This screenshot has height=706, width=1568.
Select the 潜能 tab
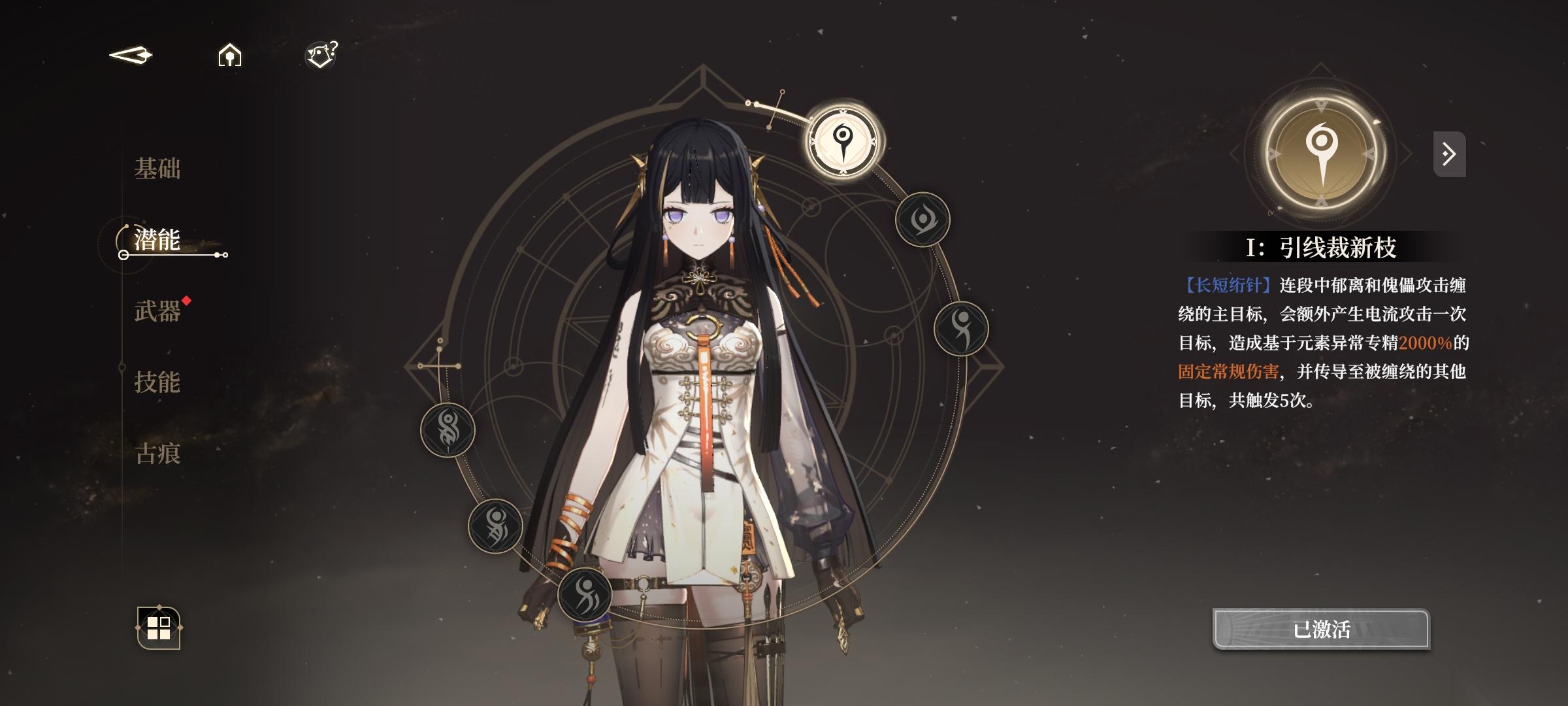click(157, 240)
